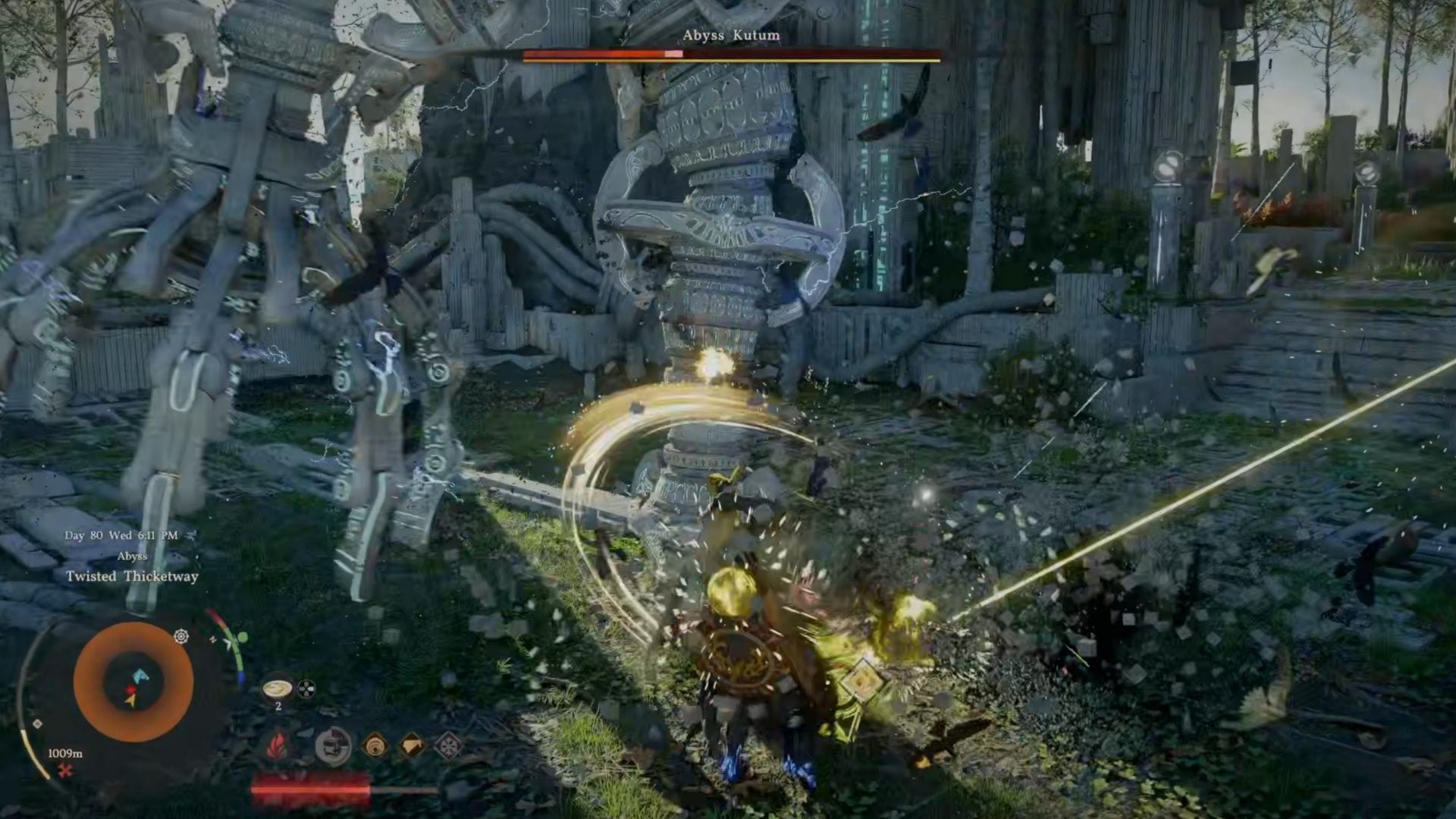This screenshot has width=1456, height=819.
Task: Click the red X objective marker
Action: pos(65,771)
